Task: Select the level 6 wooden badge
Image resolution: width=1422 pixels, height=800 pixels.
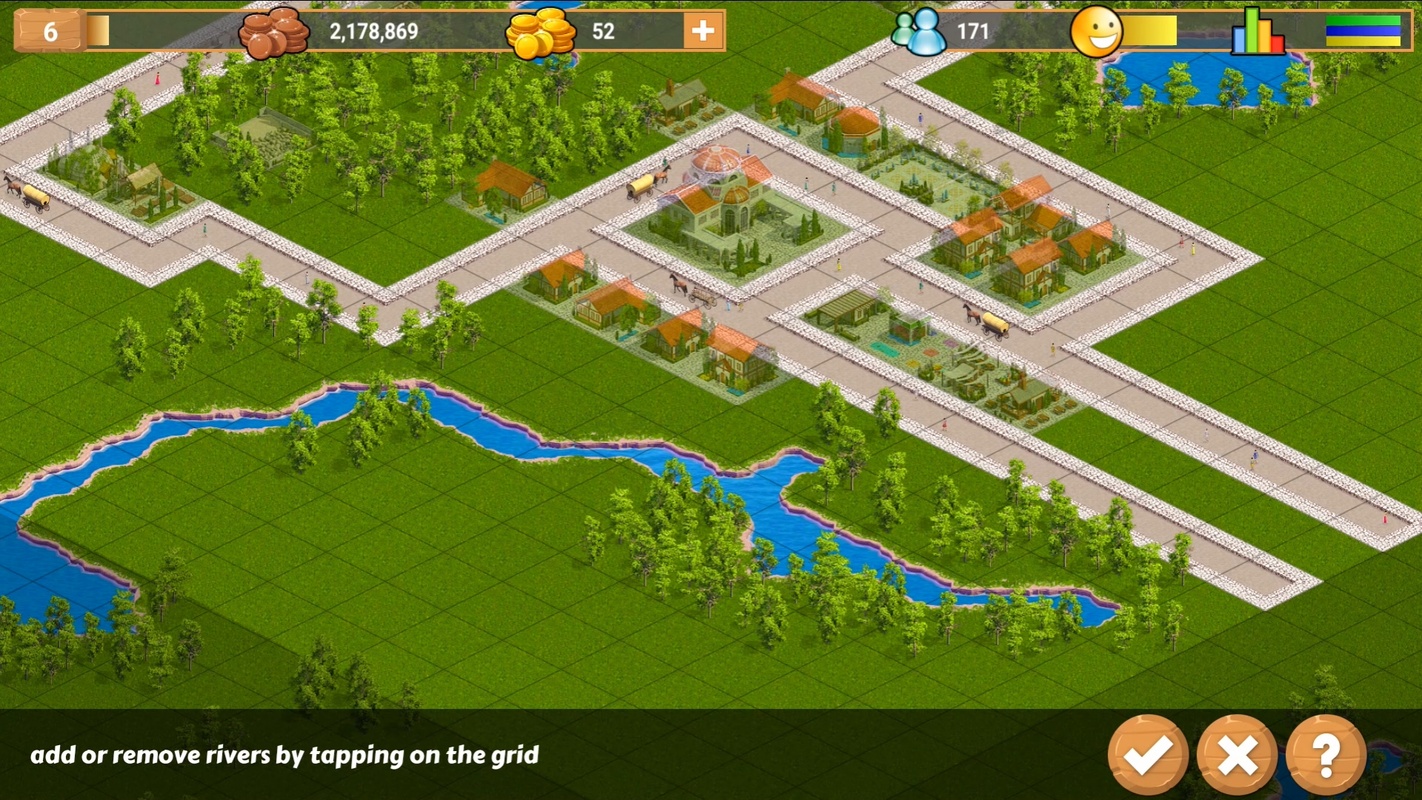Action: coord(50,31)
